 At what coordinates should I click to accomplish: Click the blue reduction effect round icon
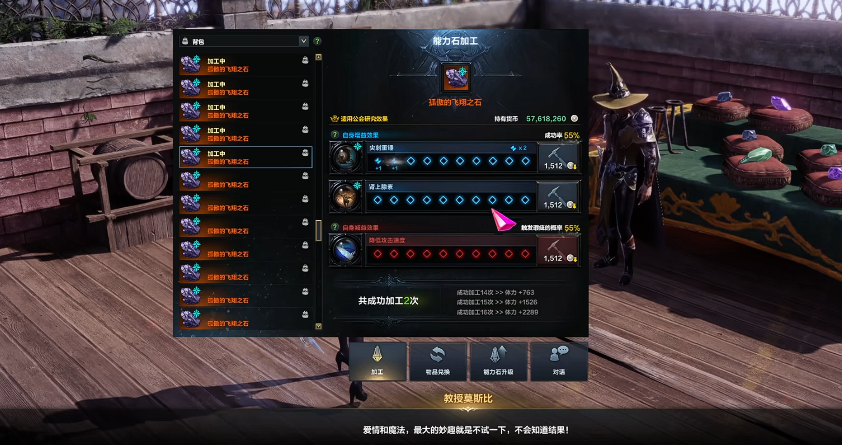tap(345, 250)
